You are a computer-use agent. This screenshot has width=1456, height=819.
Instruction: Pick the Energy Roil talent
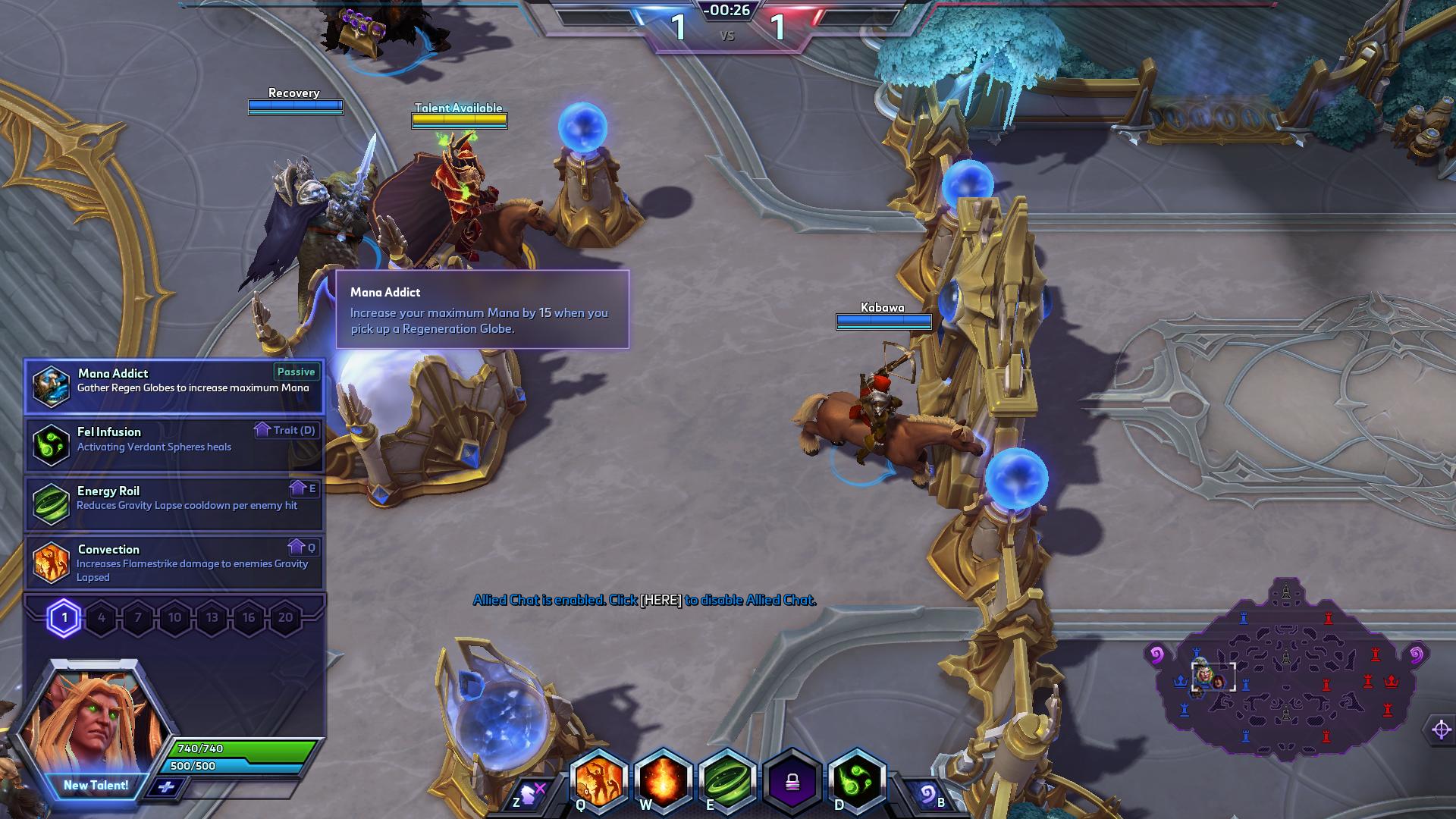[174, 503]
